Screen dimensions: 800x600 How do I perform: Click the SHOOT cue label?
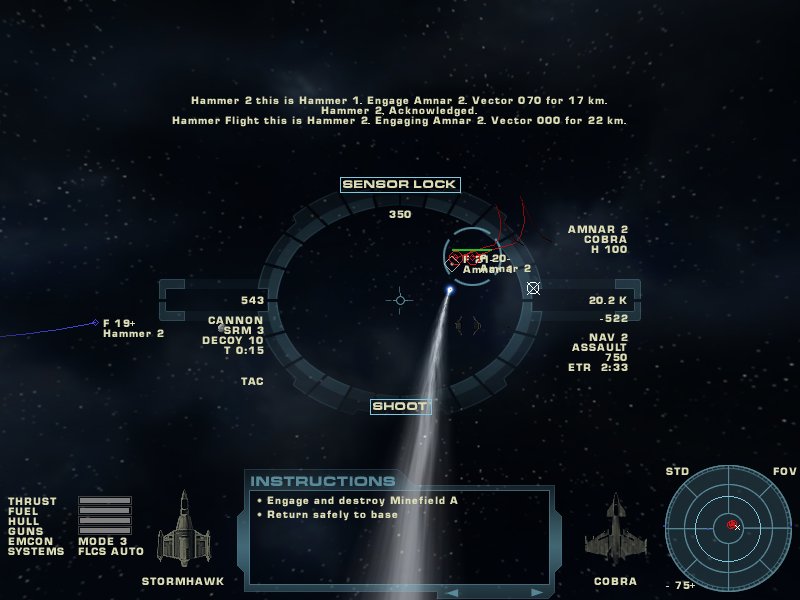pyautogui.click(x=400, y=406)
